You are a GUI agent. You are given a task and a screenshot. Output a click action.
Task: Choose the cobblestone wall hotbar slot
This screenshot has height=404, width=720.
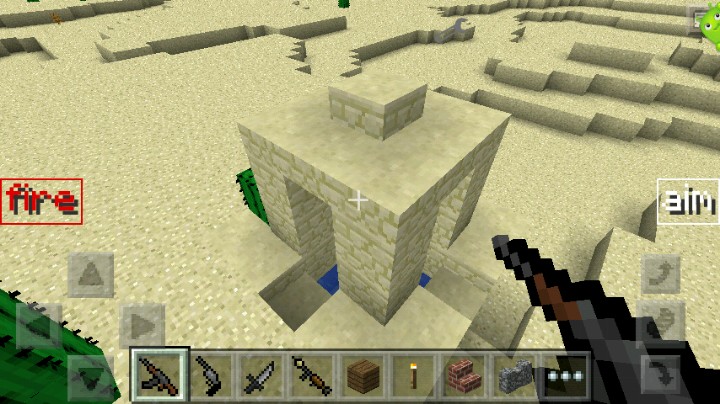click(515, 375)
